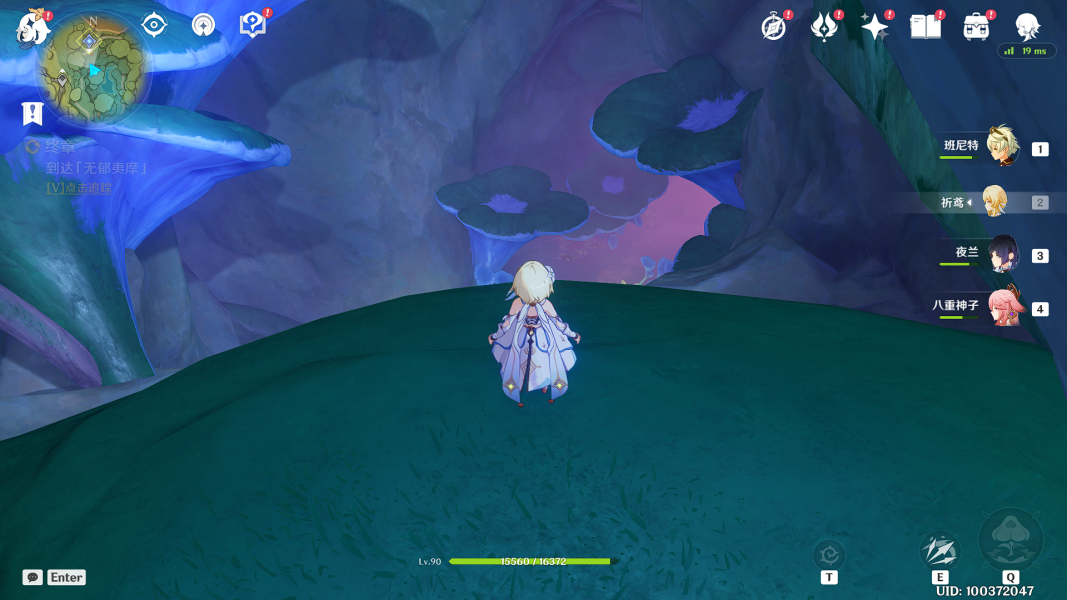The image size is (1067, 600).
Task: Open the banner notice icon with exclamation mark
Action: [33, 113]
